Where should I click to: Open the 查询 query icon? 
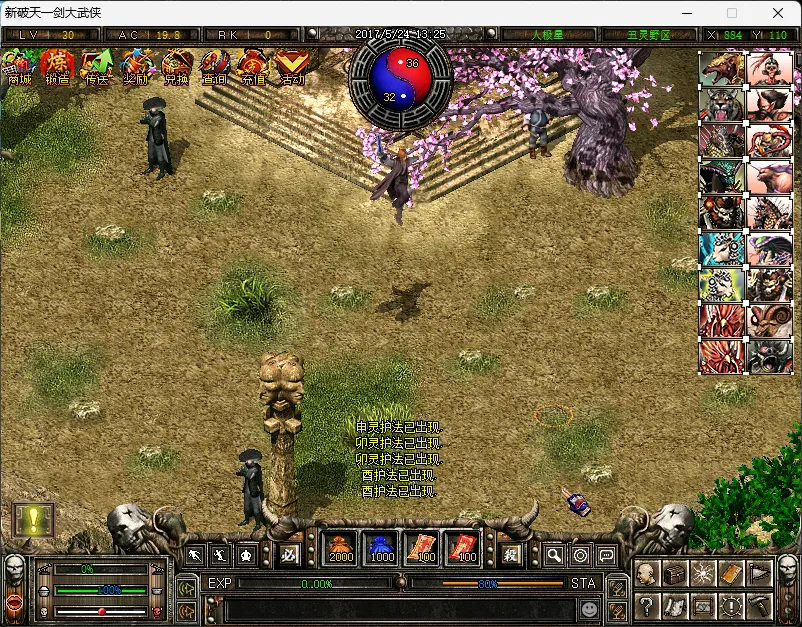(215, 67)
